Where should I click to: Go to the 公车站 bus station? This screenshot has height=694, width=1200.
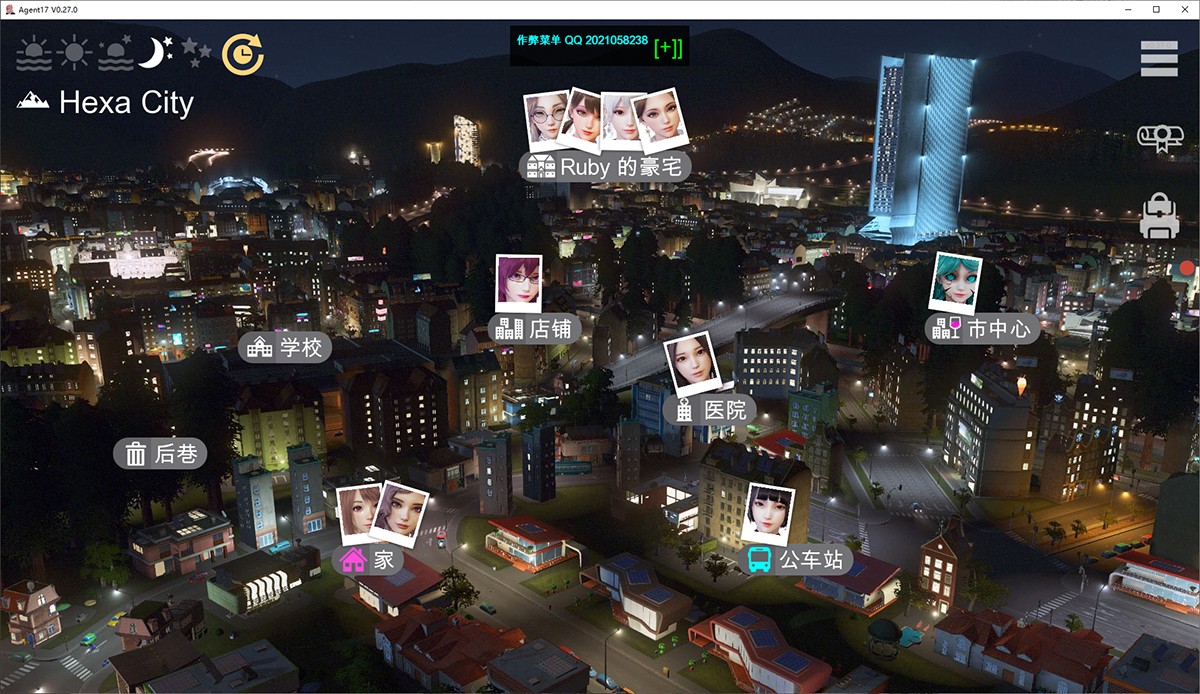click(x=796, y=559)
